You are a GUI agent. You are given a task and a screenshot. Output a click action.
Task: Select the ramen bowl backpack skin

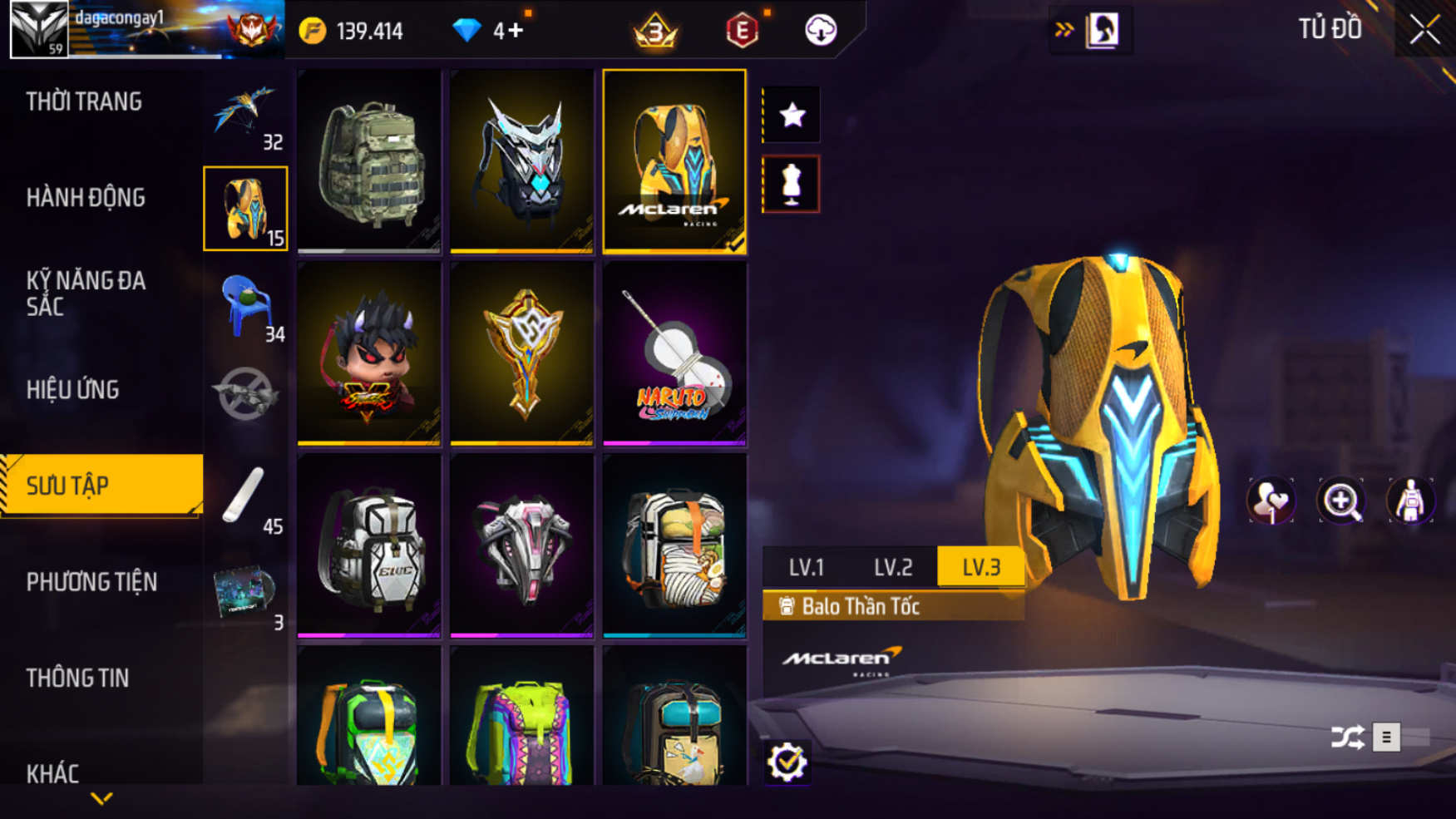click(674, 545)
